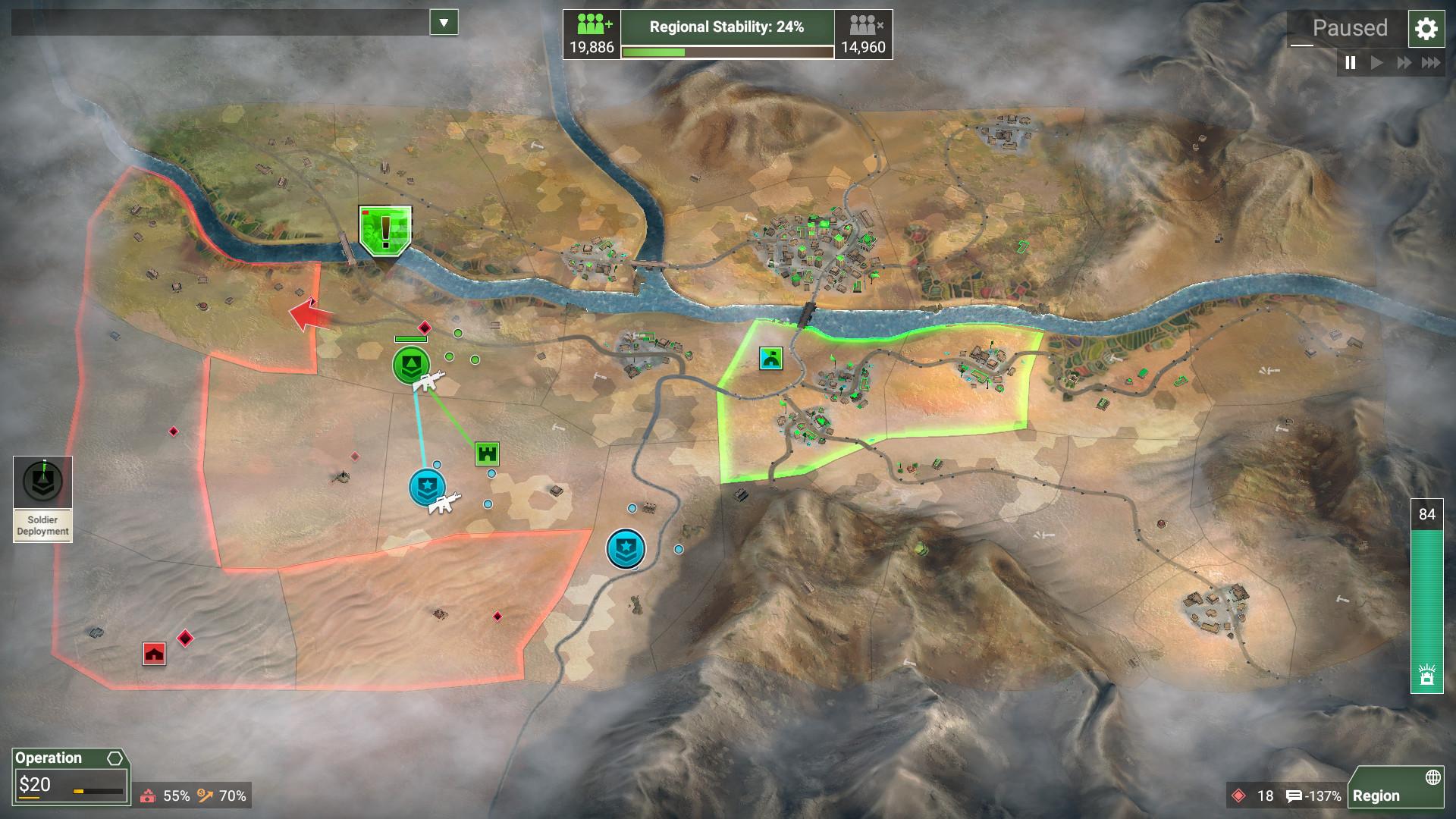Open the settings gear menu
The width and height of the screenshot is (1456, 819).
coord(1426,30)
